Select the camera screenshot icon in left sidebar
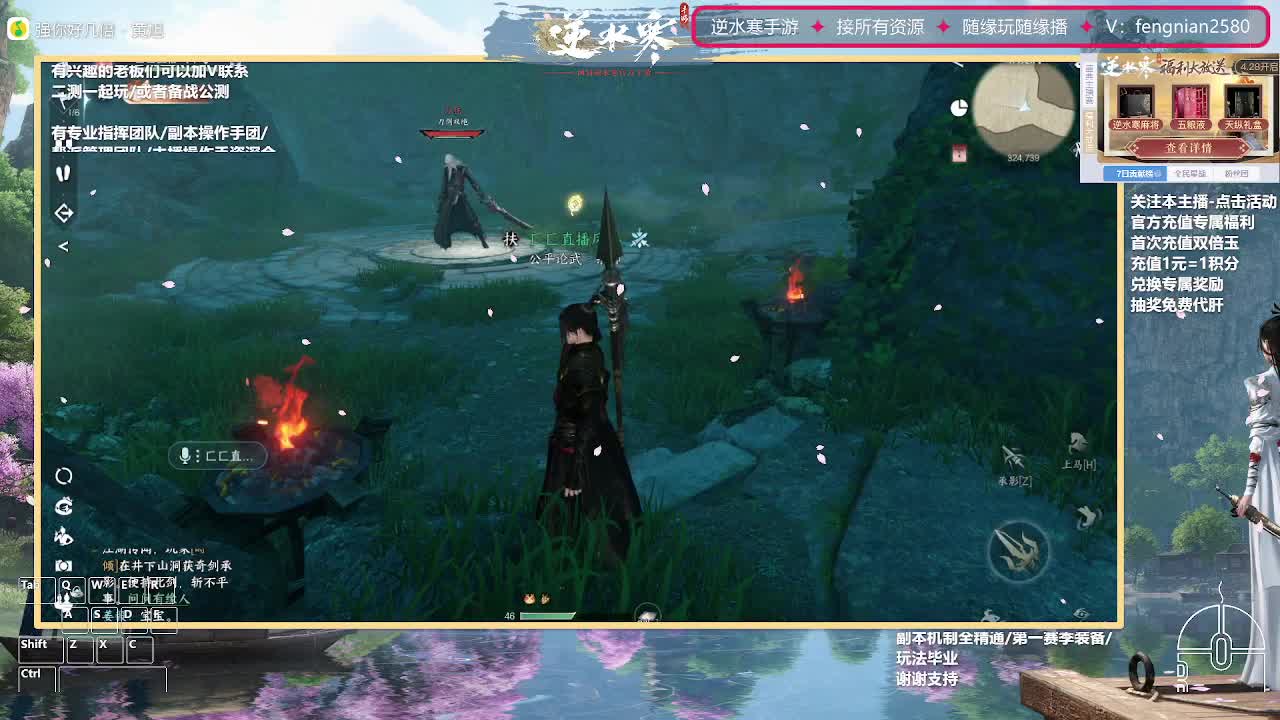Screen dimensions: 1280x720 pos(64,563)
